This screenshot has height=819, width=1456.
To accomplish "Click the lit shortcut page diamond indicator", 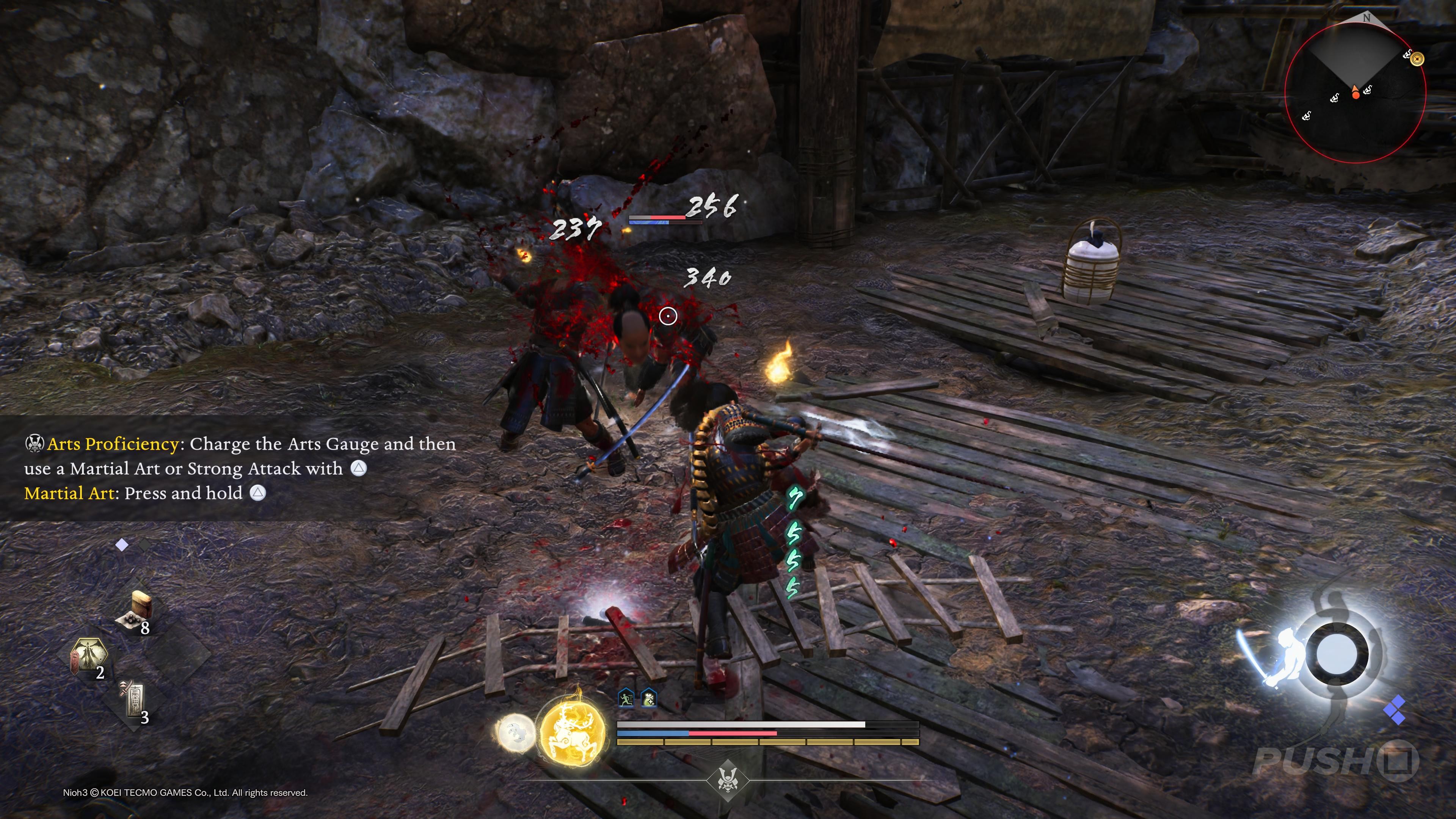I will click(x=121, y=545).
